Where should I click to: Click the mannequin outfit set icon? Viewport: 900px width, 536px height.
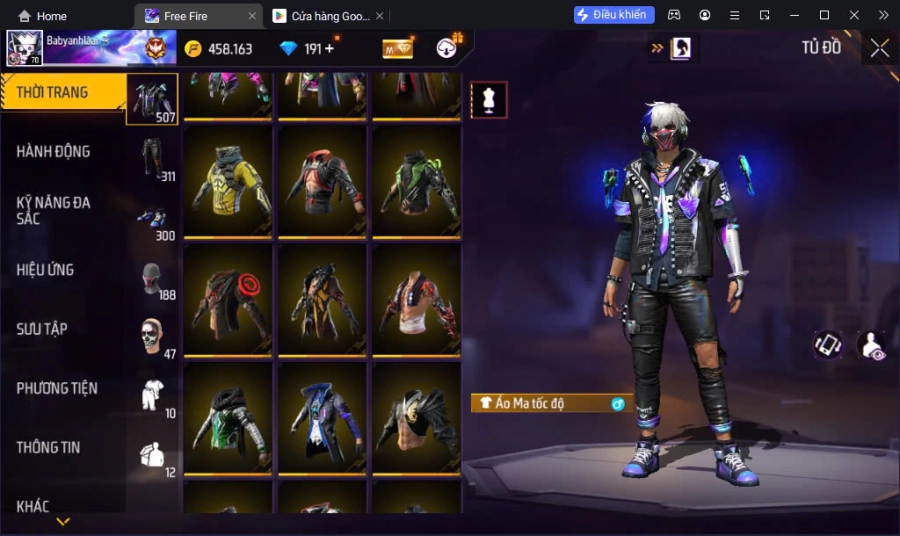pyautogui.click(x=489, y=100)
